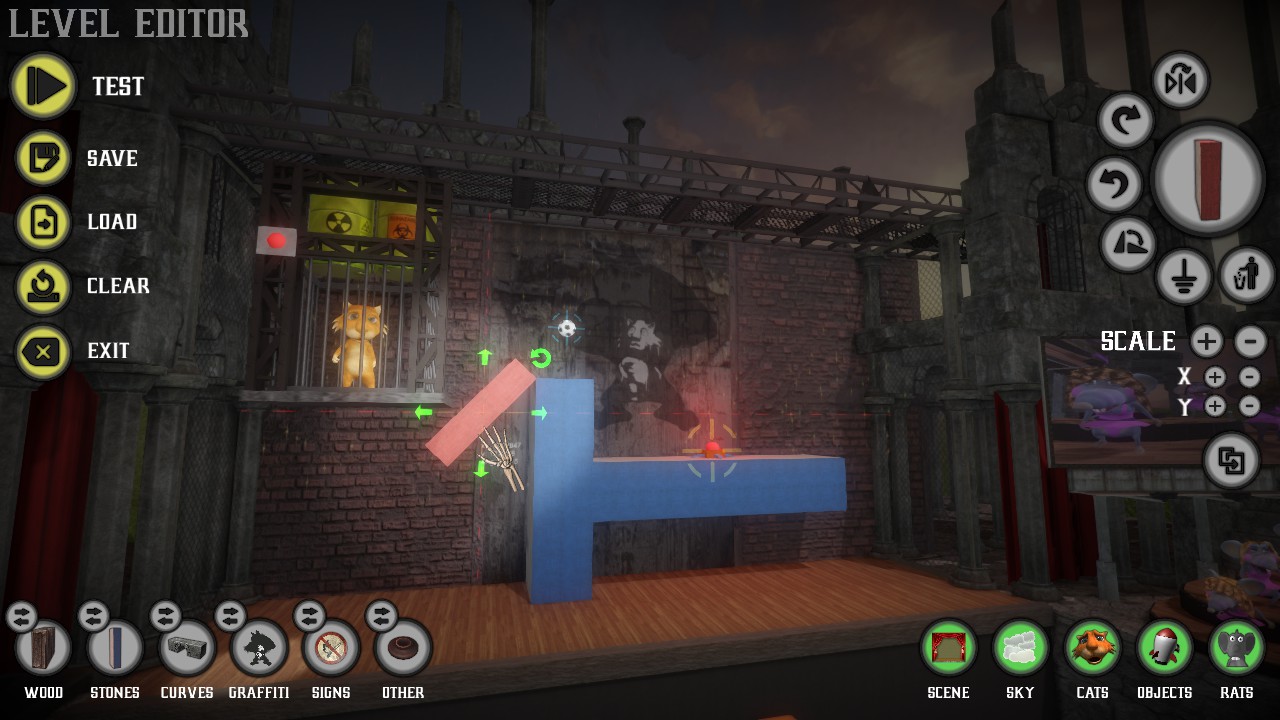Click the ground anchor icon
This screenshot has height=720, width=1280.
[x=1185, y=276]
